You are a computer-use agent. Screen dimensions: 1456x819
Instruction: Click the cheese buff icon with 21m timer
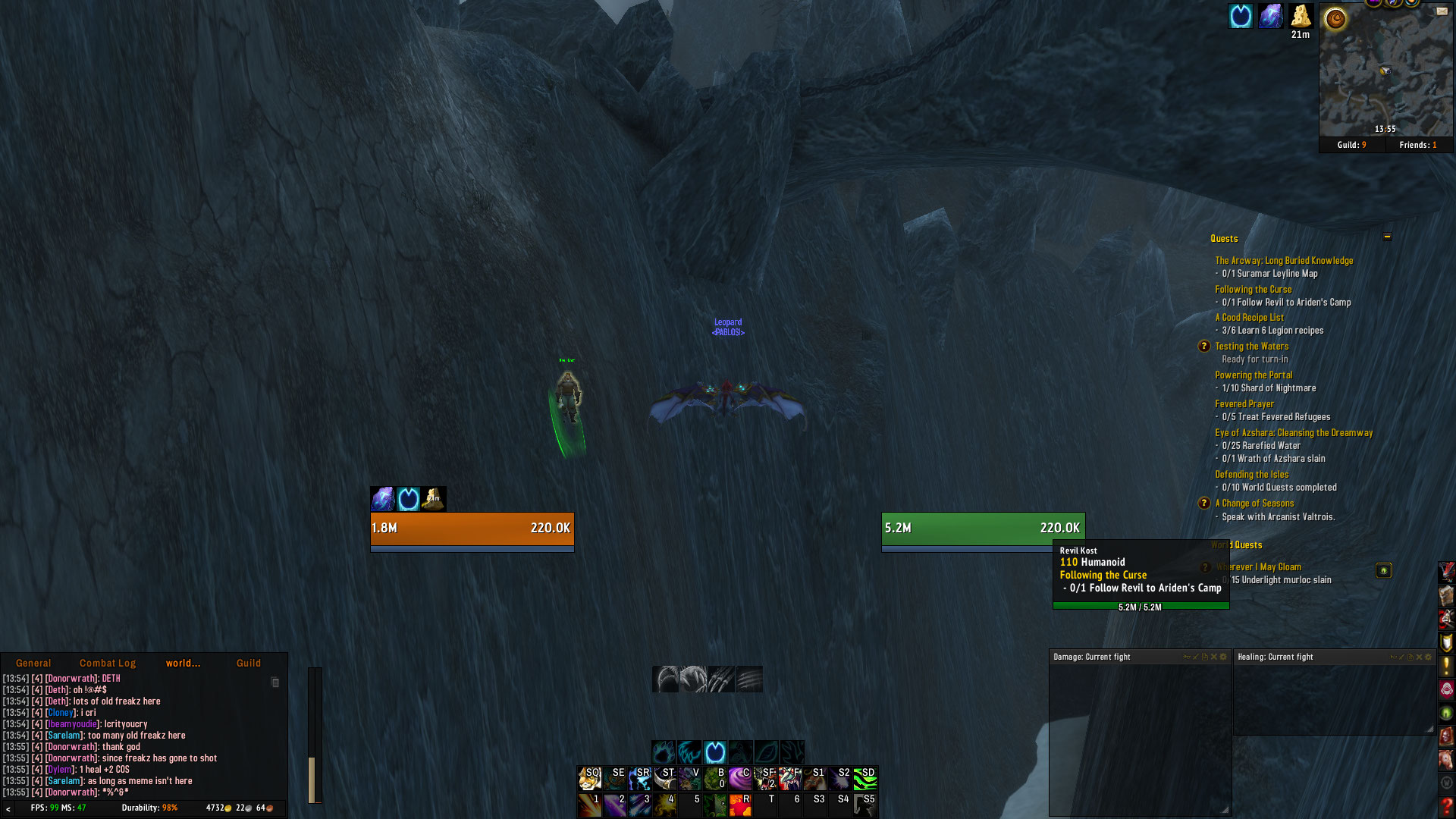coord(1300,16)
